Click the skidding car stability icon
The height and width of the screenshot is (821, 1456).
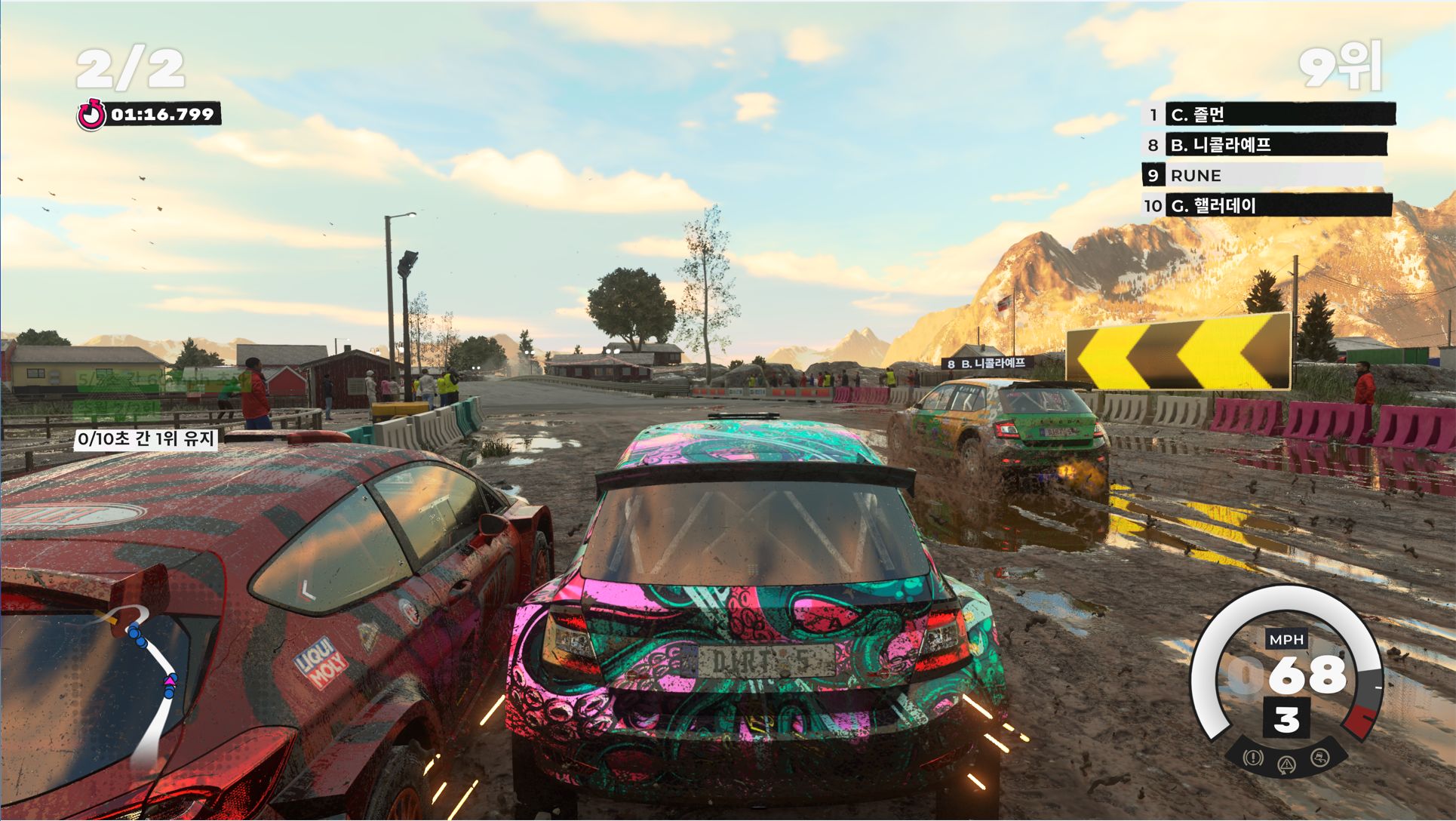[x=1319, y=757]
